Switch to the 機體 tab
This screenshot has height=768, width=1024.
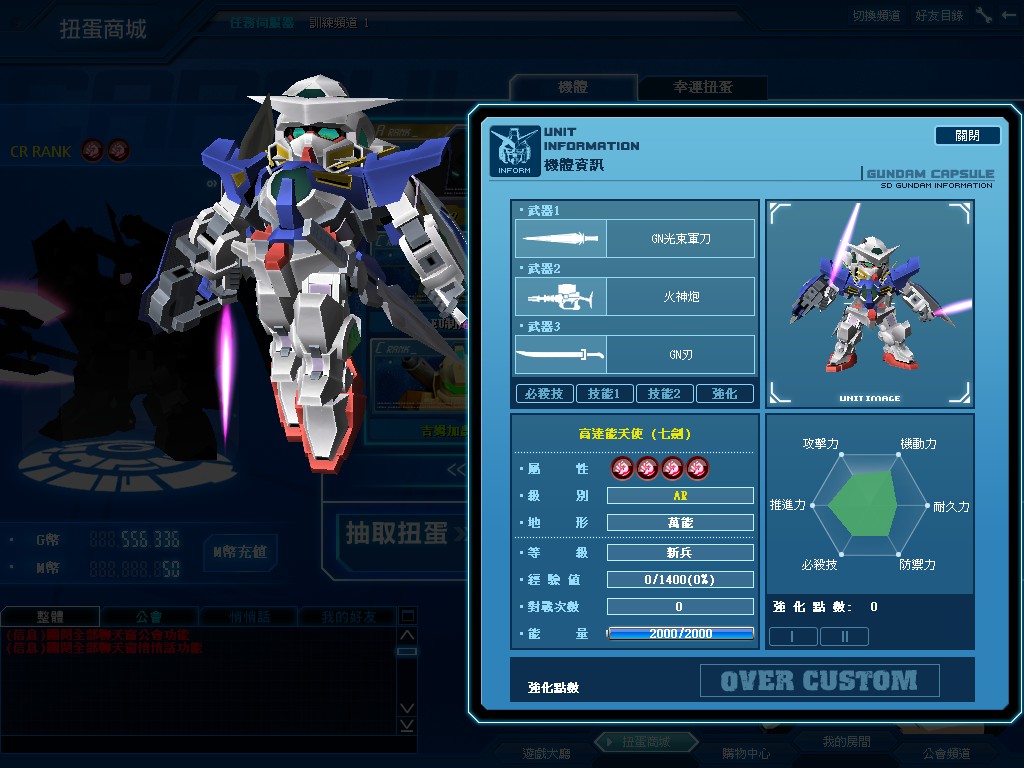(572, 88)
